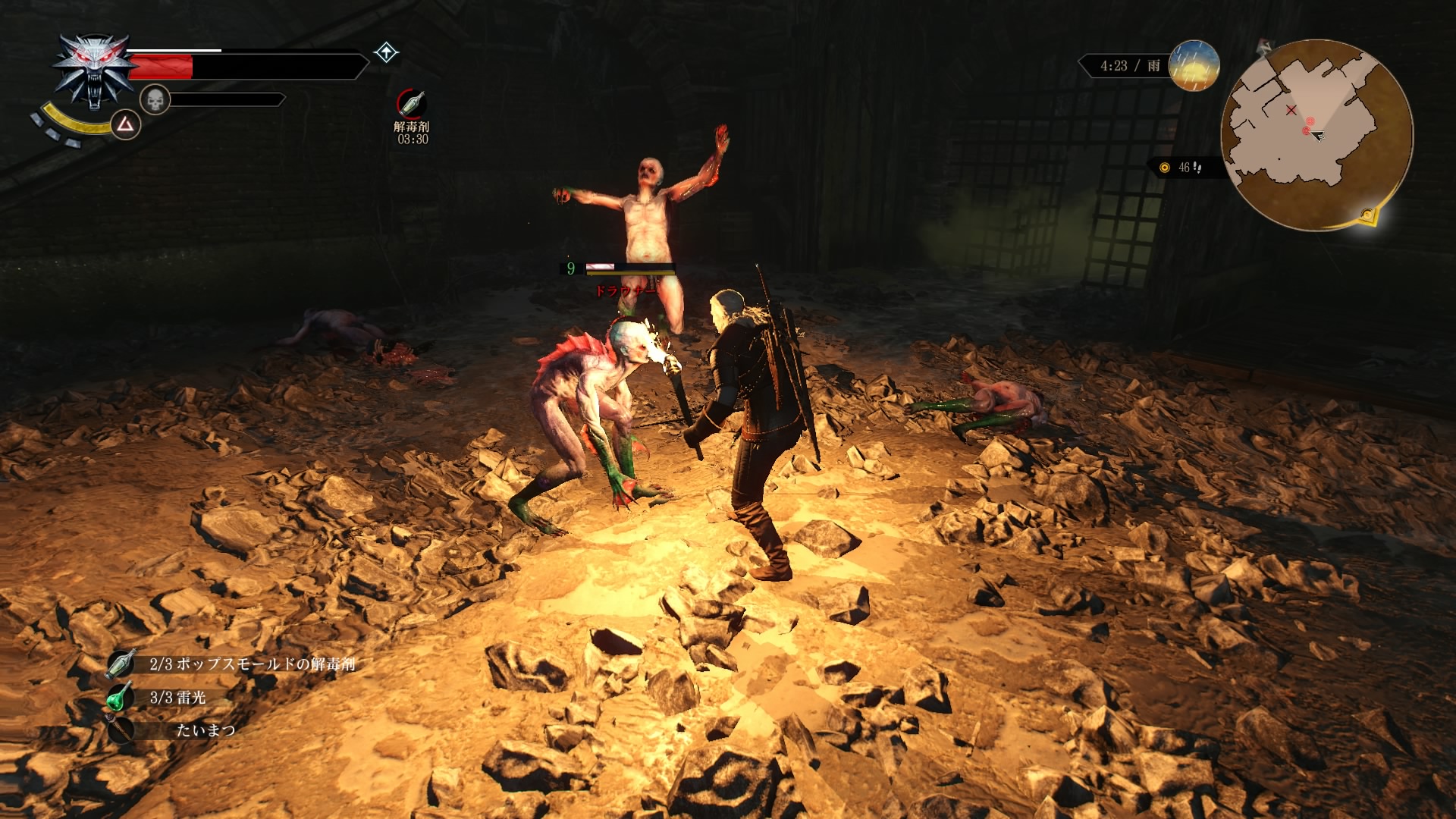The image size is (1456, 819).
Task: Click the toxicity skull icon
Action: pos(155,99)
